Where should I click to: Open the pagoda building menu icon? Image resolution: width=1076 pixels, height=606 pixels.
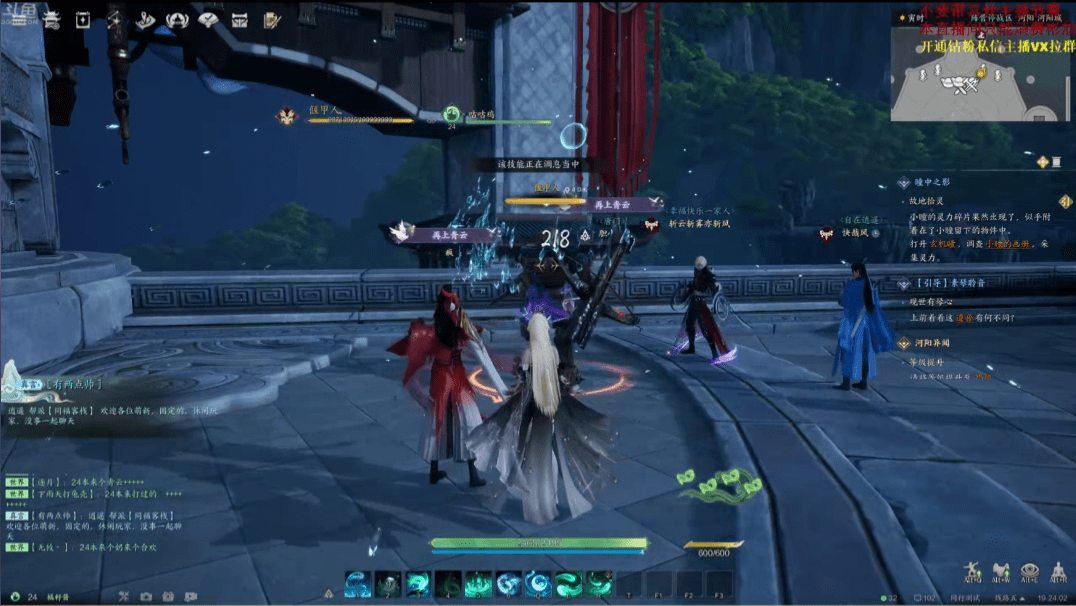pos(52,19)
